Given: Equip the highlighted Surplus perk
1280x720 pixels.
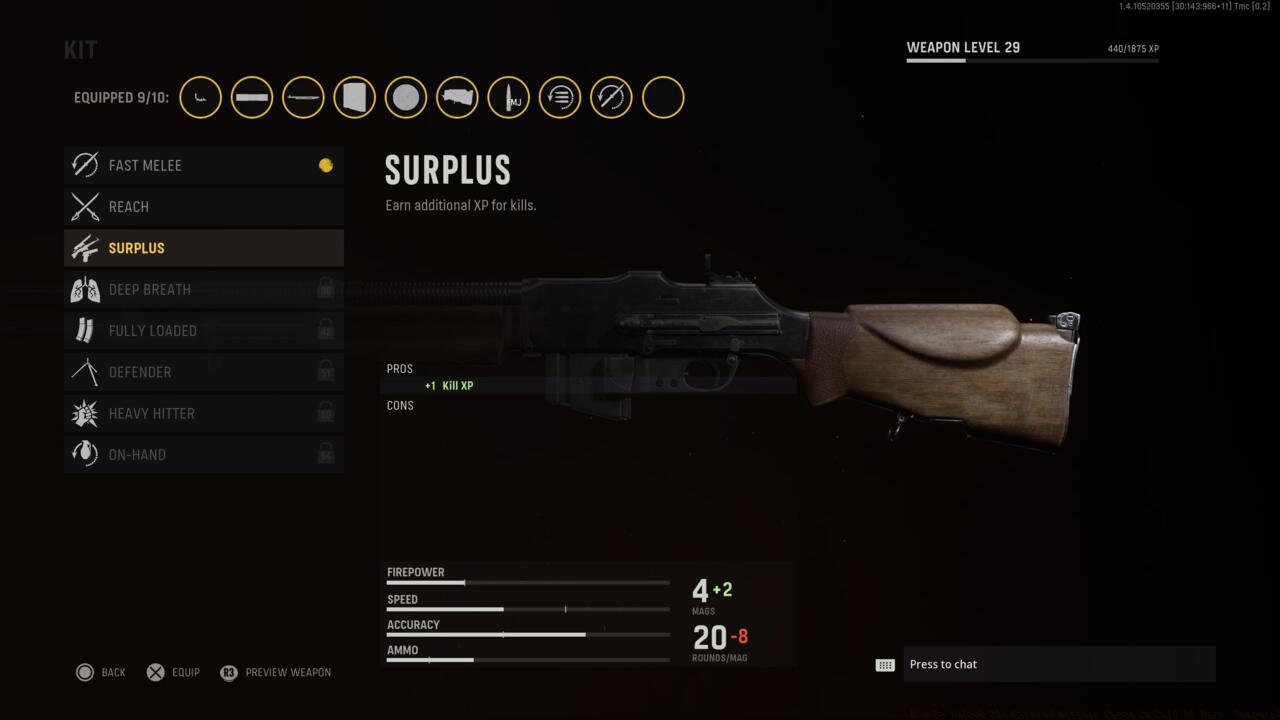Looking at the screenshot, I should (173, 672).
